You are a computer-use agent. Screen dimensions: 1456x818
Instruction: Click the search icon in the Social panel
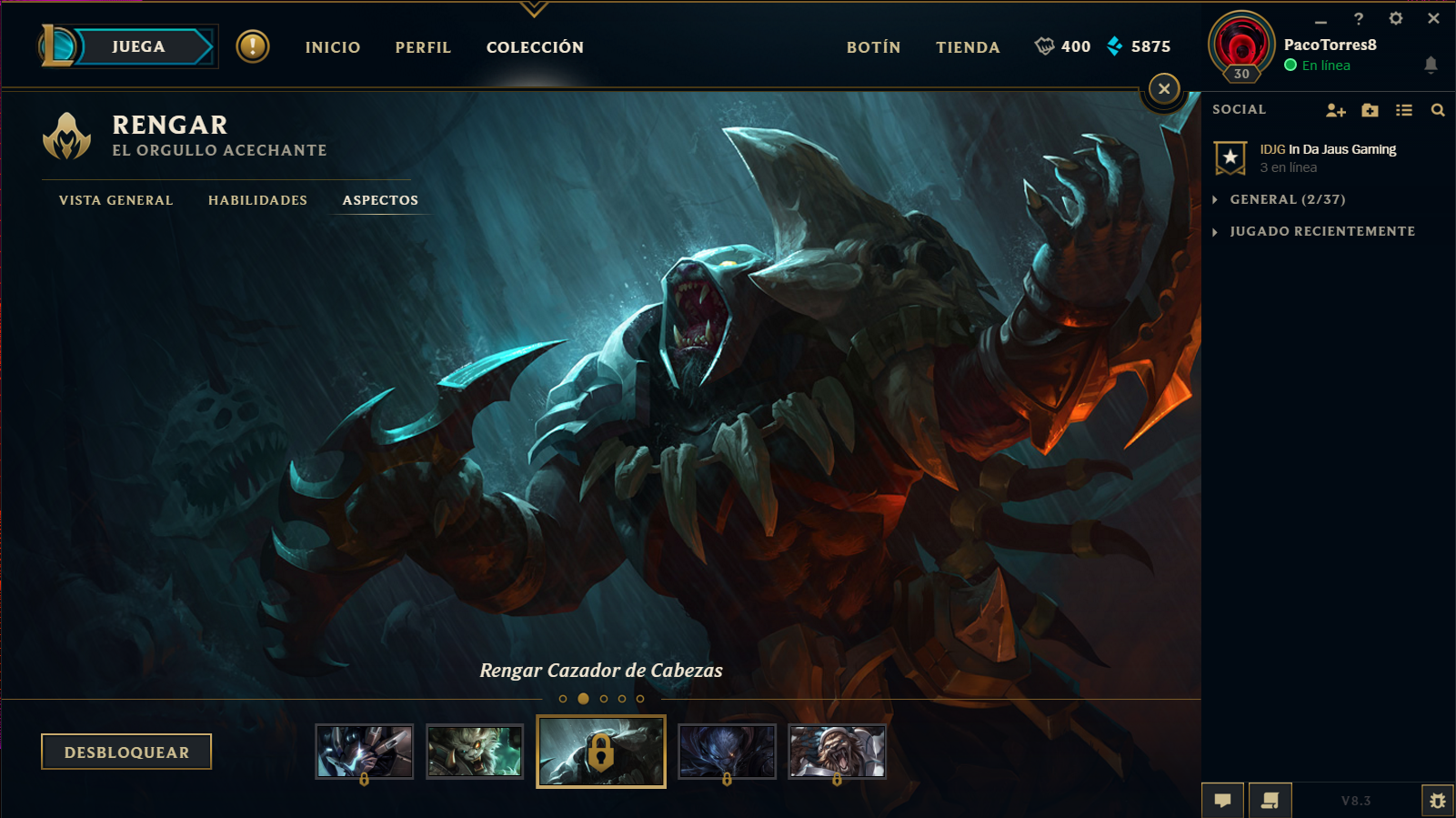pos(1437,109)
